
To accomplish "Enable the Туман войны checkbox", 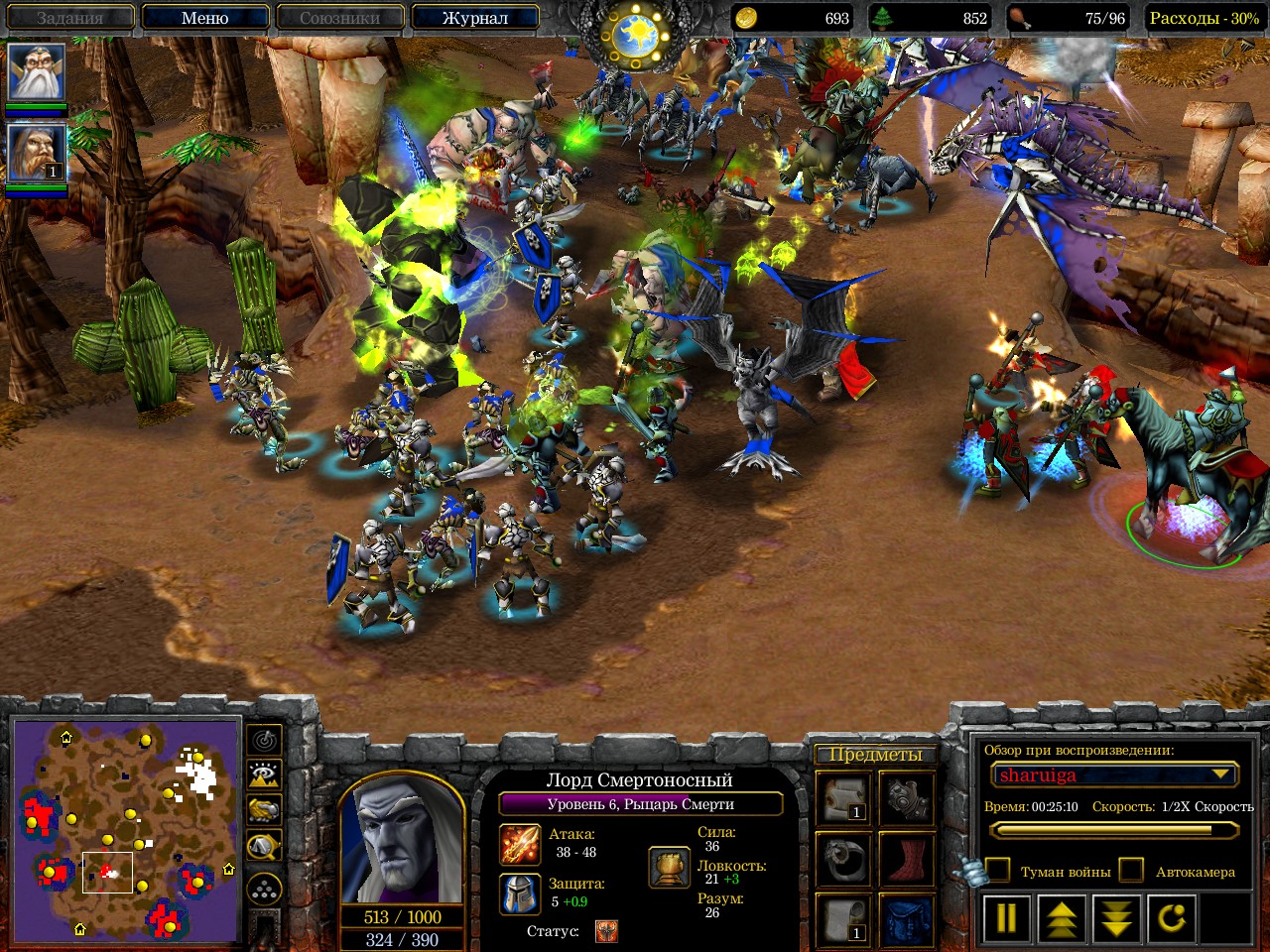I will (x=997, y=871).
